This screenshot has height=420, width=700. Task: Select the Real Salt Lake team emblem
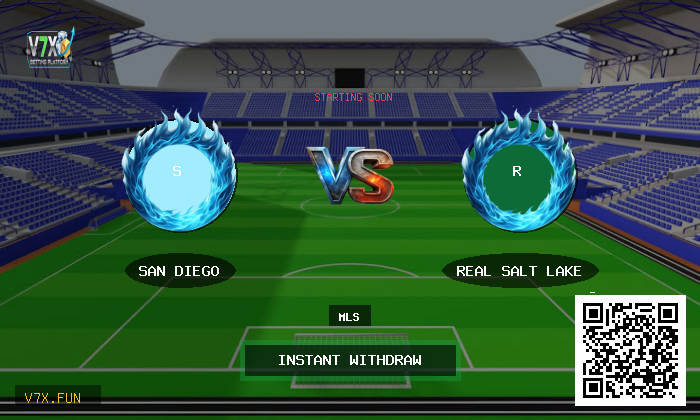click(518, 172)
